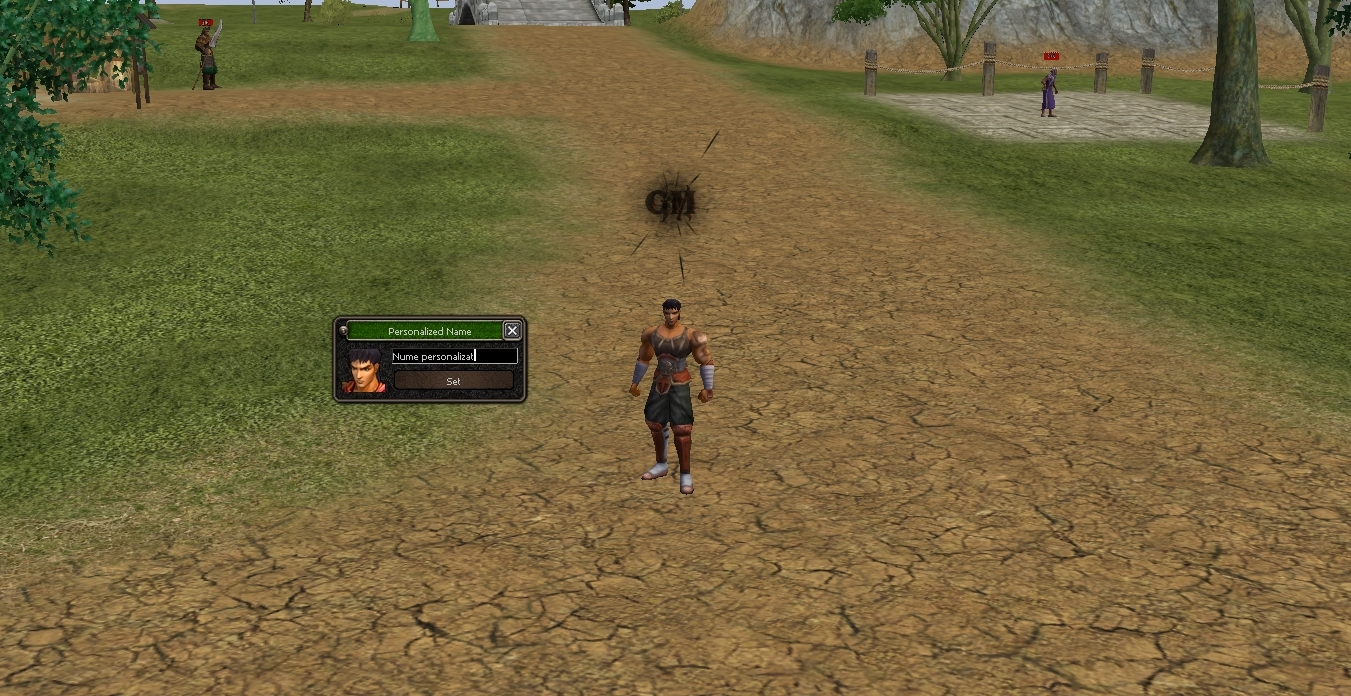The height and width of the screenshot is (696, 1351).
Task: Focus the personalized name text field
Action: click(x=454, y=356)
